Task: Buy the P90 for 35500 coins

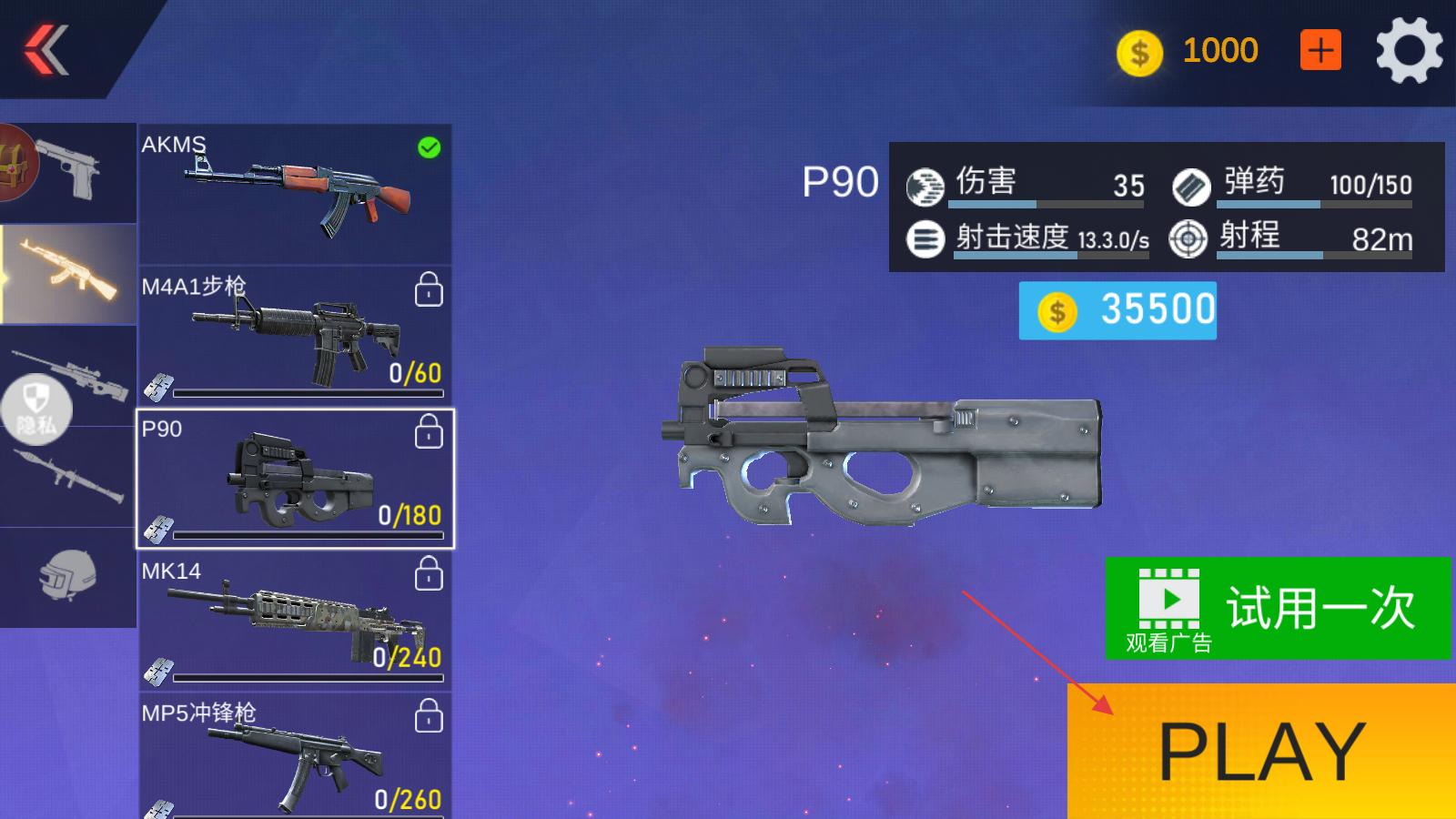Action: [1117, 310]
